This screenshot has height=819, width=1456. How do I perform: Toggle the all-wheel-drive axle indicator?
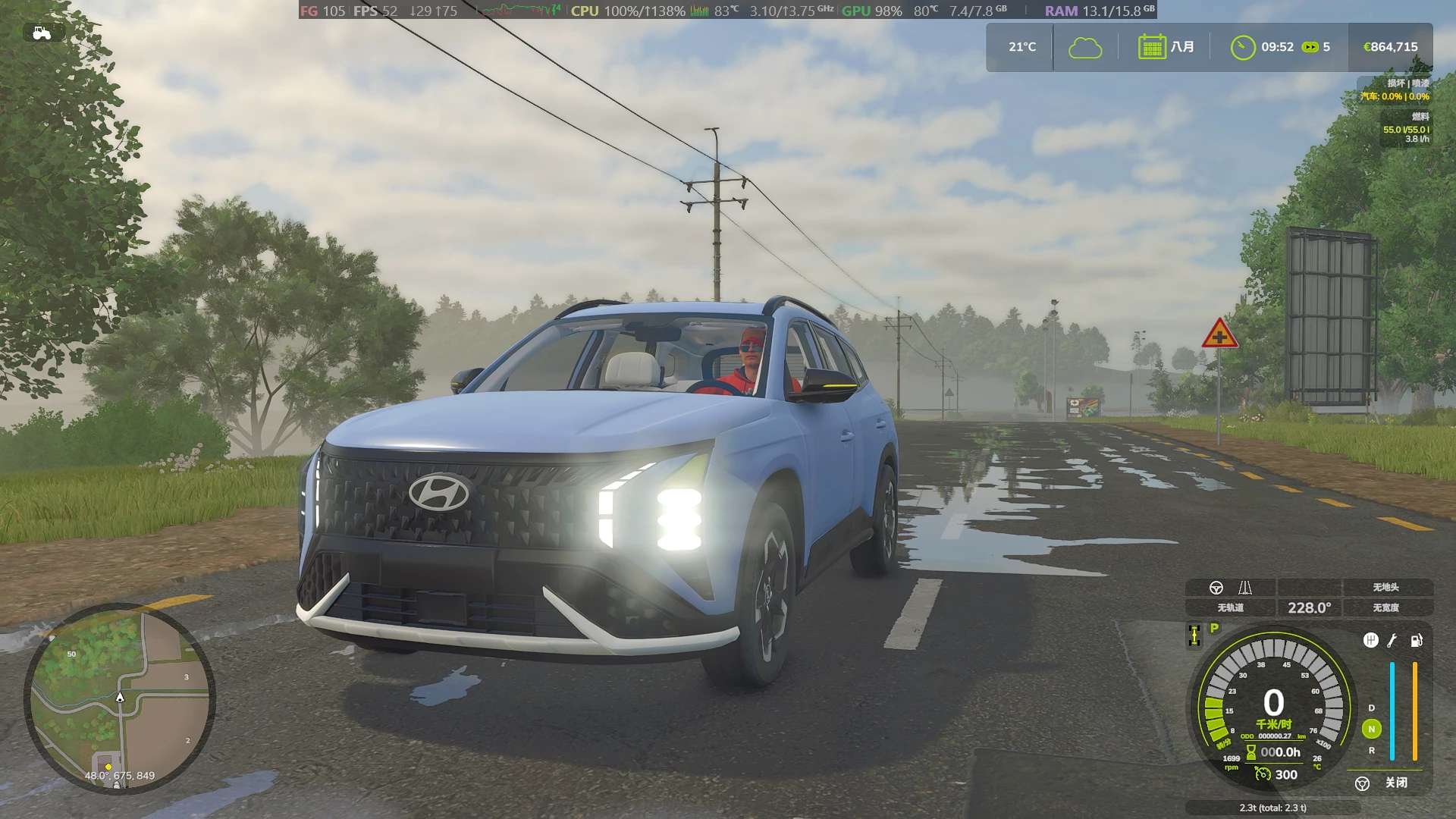coord(1194,634)
